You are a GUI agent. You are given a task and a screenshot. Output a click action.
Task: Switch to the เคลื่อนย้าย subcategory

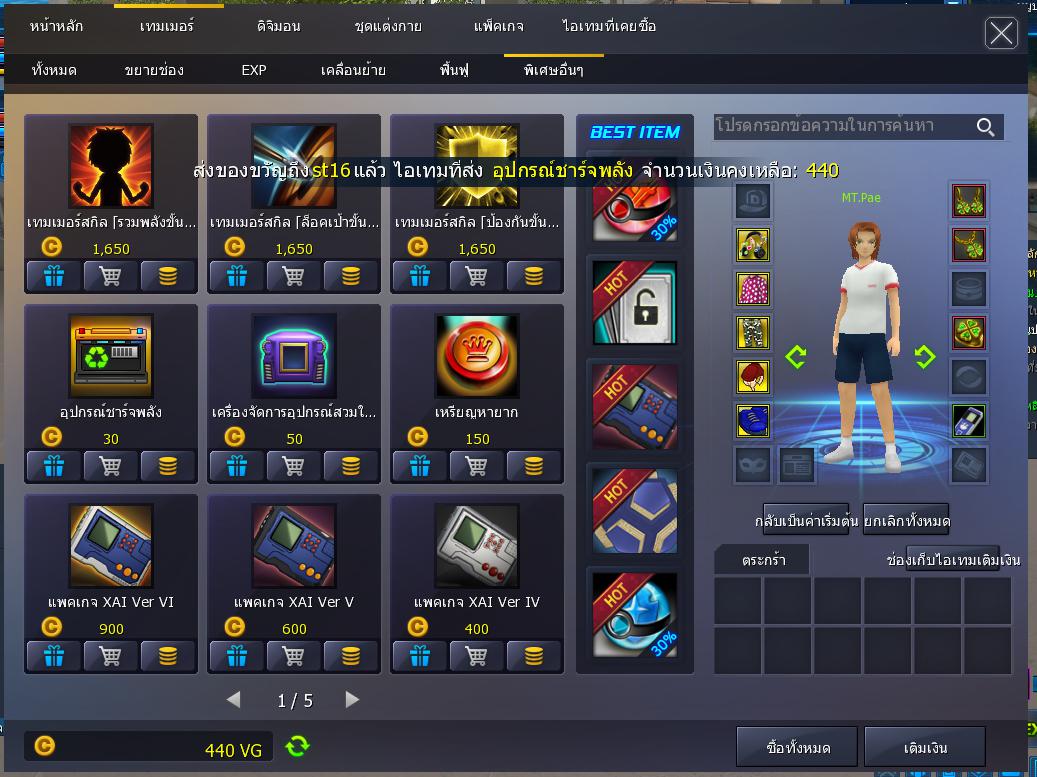click(353, 70)
